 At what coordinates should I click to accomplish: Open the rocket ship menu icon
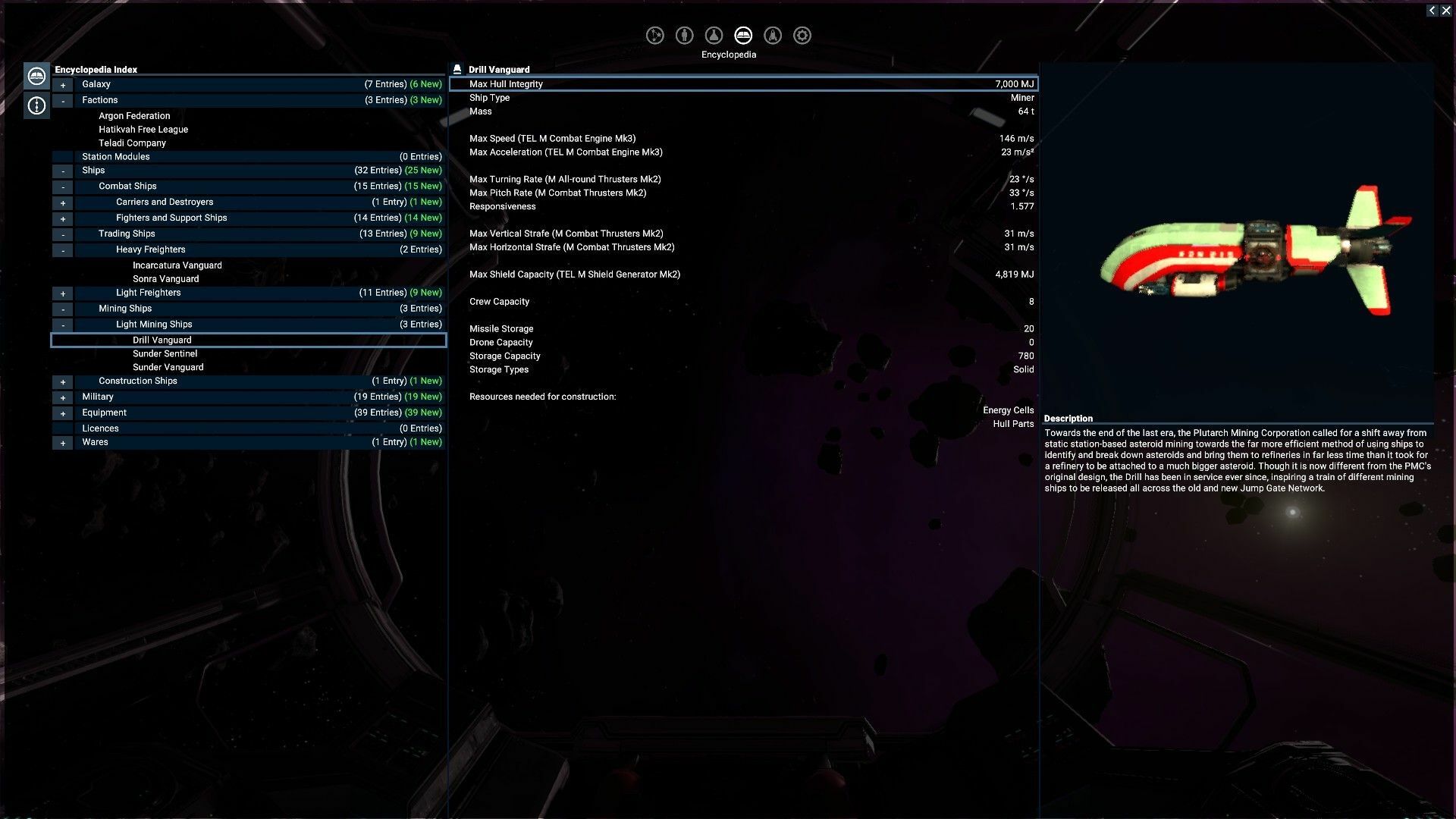[772, 35]
